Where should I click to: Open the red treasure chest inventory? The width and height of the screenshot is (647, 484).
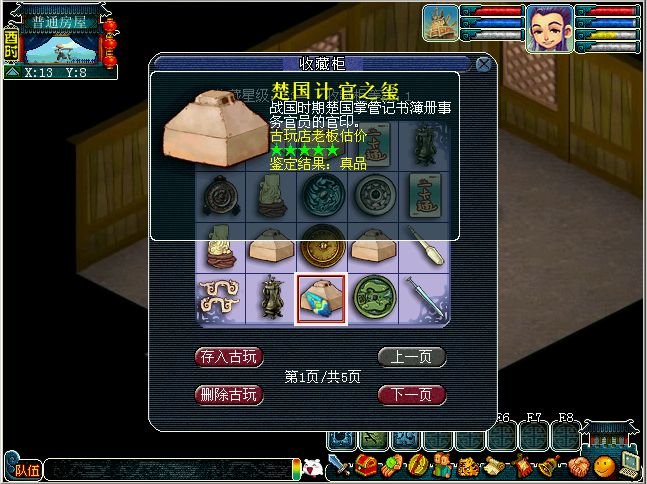point(365,466)
